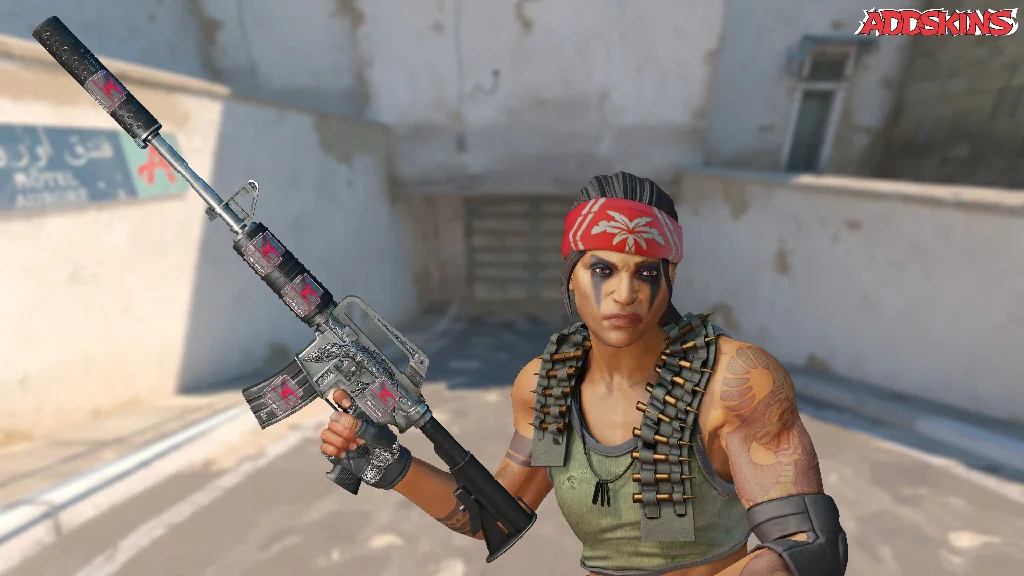Click the ADDSKINS logo watermark
The image size is (1024, 576).
point(938,23)
